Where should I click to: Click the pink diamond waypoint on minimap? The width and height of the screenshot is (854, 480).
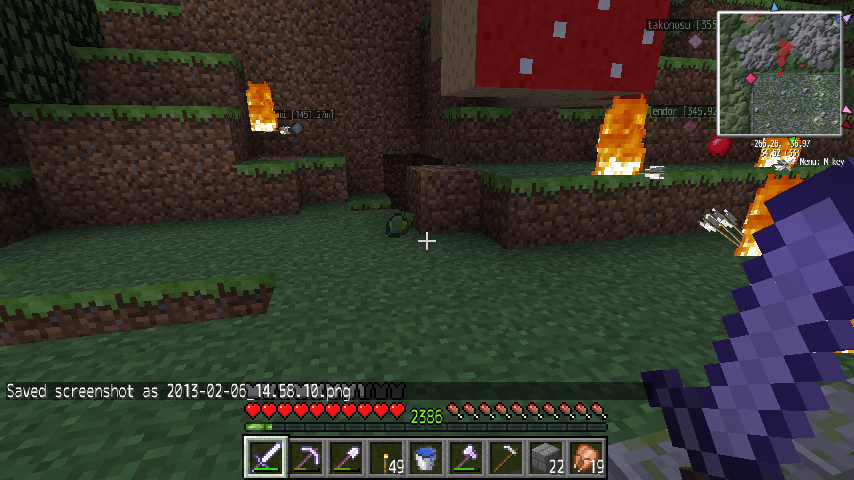(750, 78)
